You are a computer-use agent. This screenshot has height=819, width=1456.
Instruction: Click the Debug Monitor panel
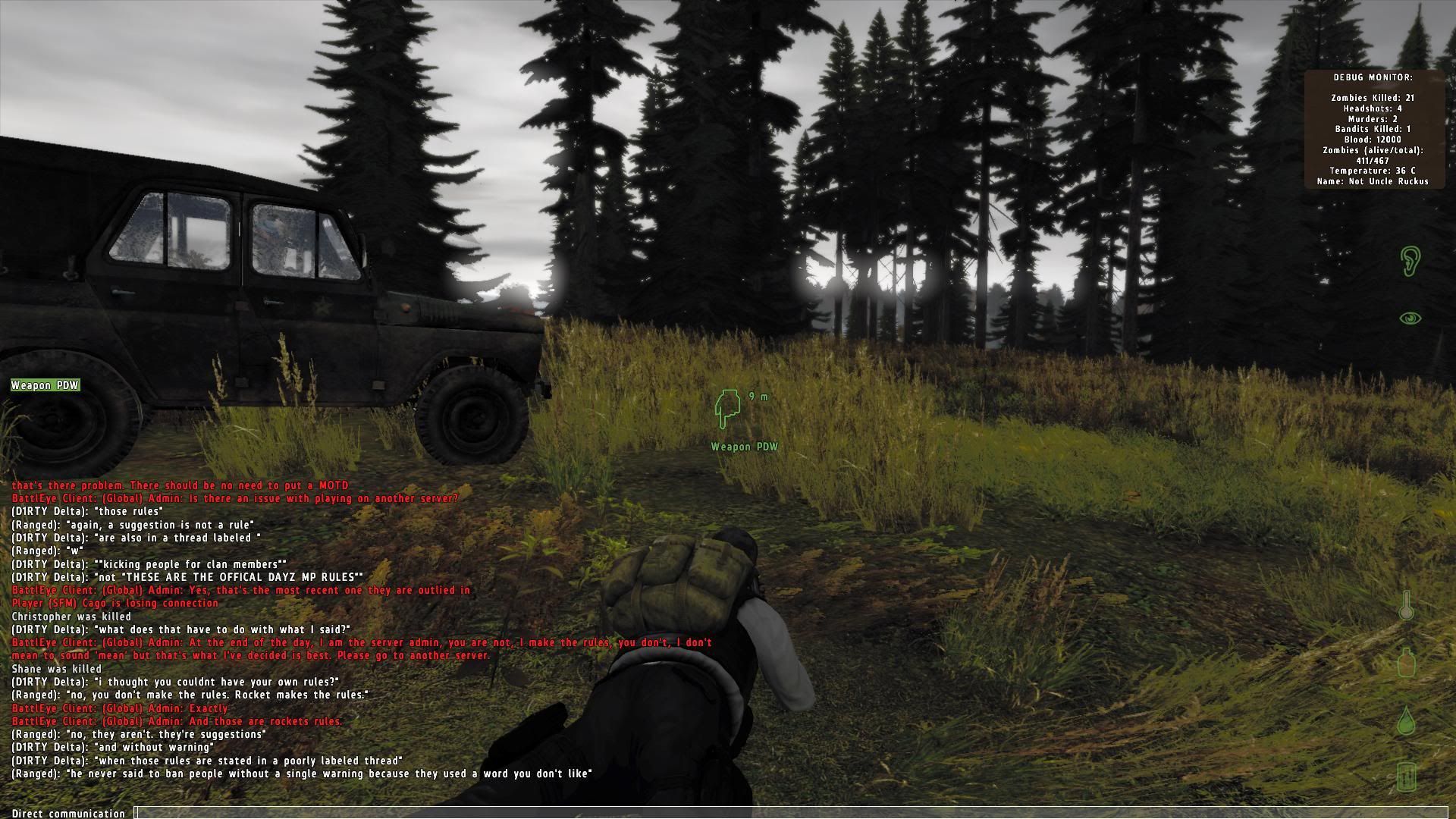(x=1373, y=129)
